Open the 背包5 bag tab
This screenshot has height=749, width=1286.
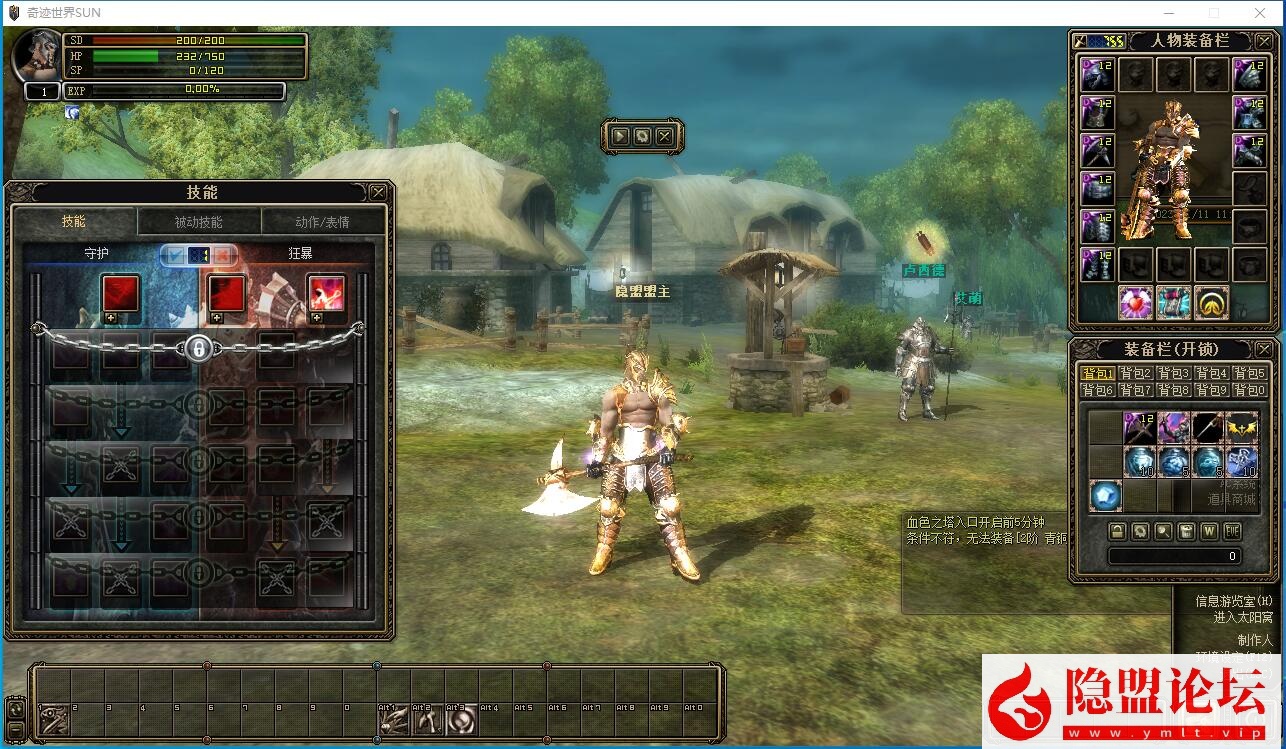[x=1249, y=373]
